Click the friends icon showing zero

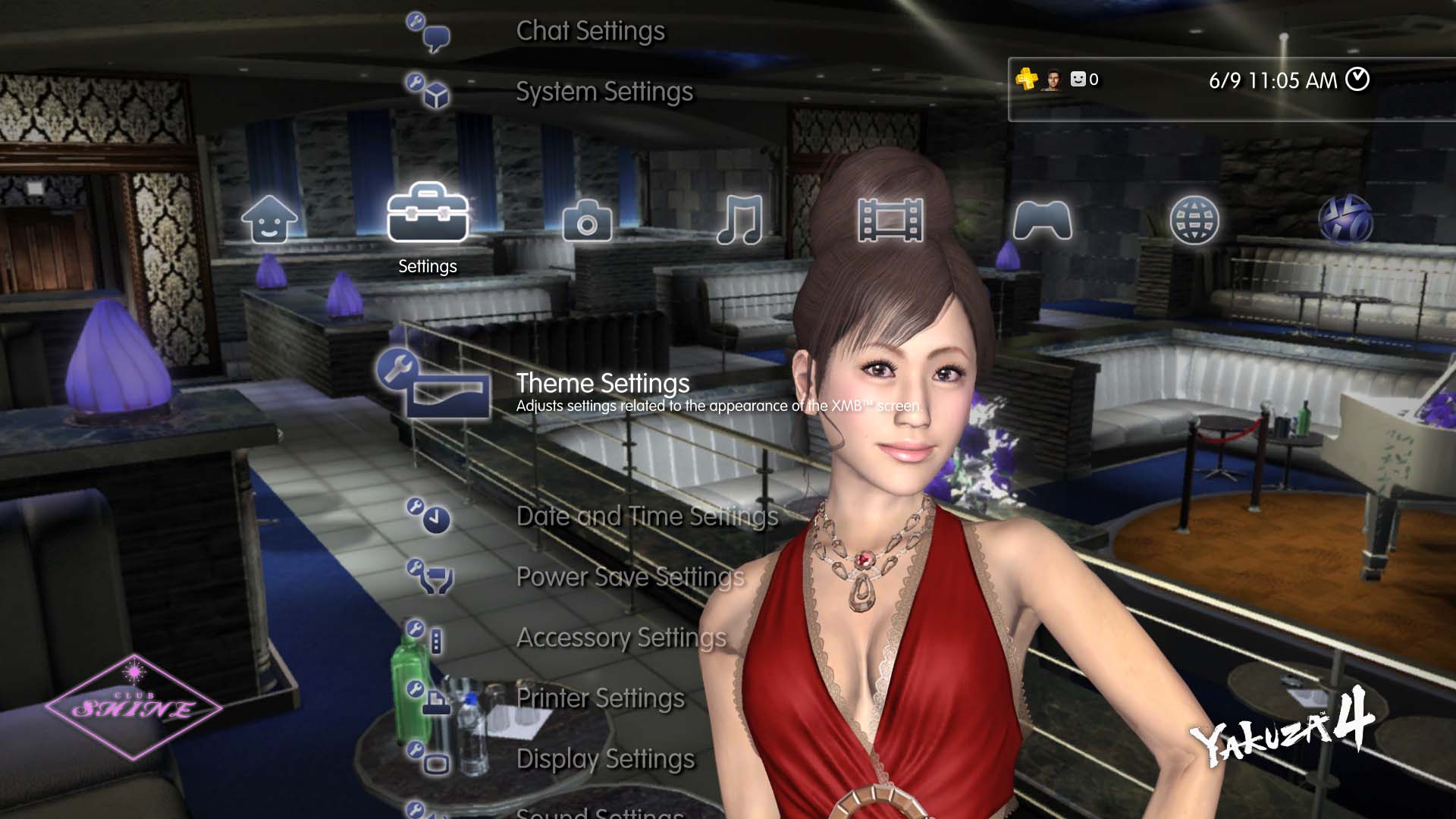pyautogui.click(x=1080, y=79)
